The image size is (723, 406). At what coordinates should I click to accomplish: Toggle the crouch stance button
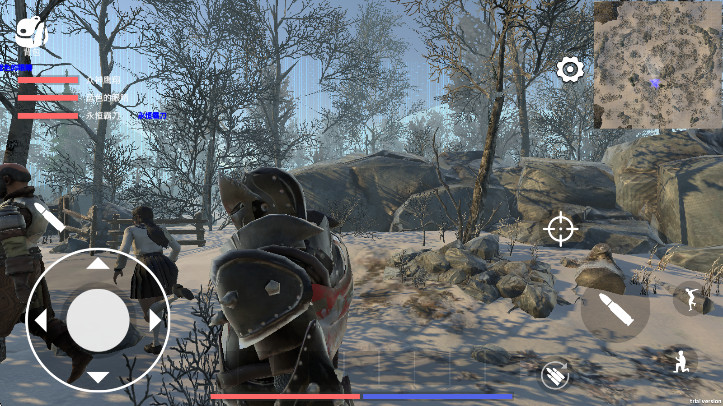coord(682,362)
